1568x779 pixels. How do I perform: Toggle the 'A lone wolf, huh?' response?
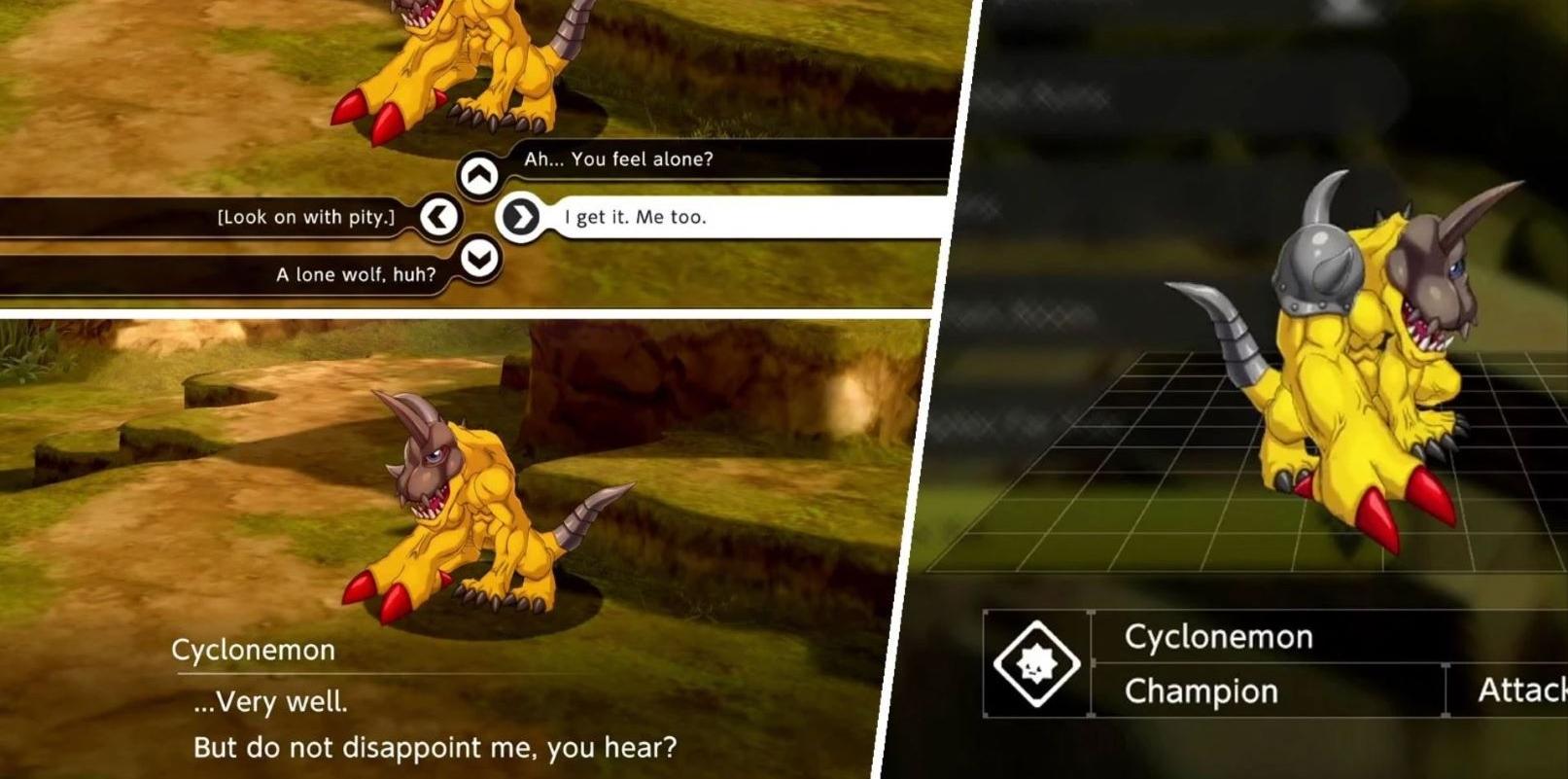pyautogui.click(x=354, y=274)
